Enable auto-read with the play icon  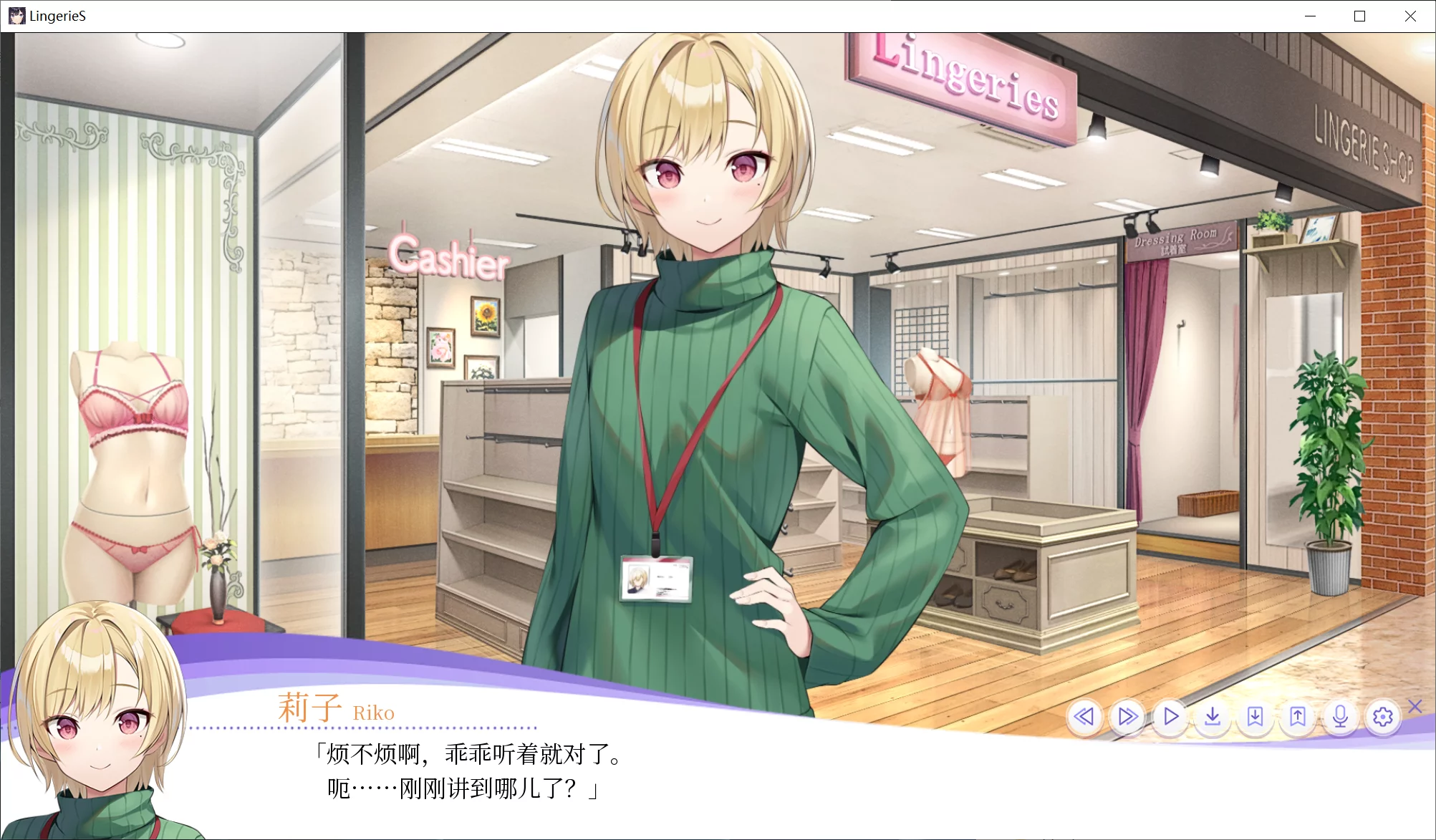[x=1170, y=716]
